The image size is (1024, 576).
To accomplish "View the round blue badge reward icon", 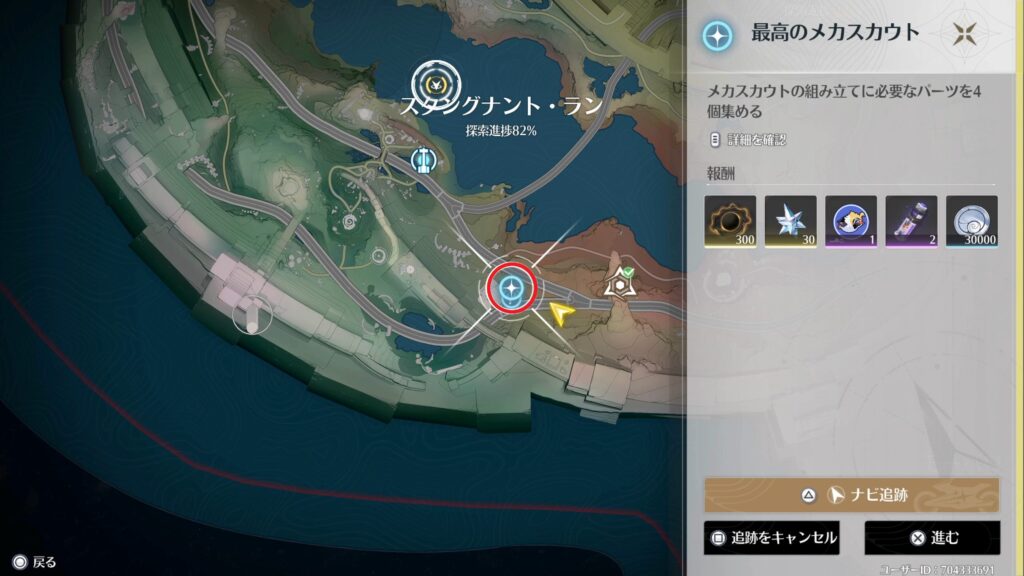I will pos(851,221).
